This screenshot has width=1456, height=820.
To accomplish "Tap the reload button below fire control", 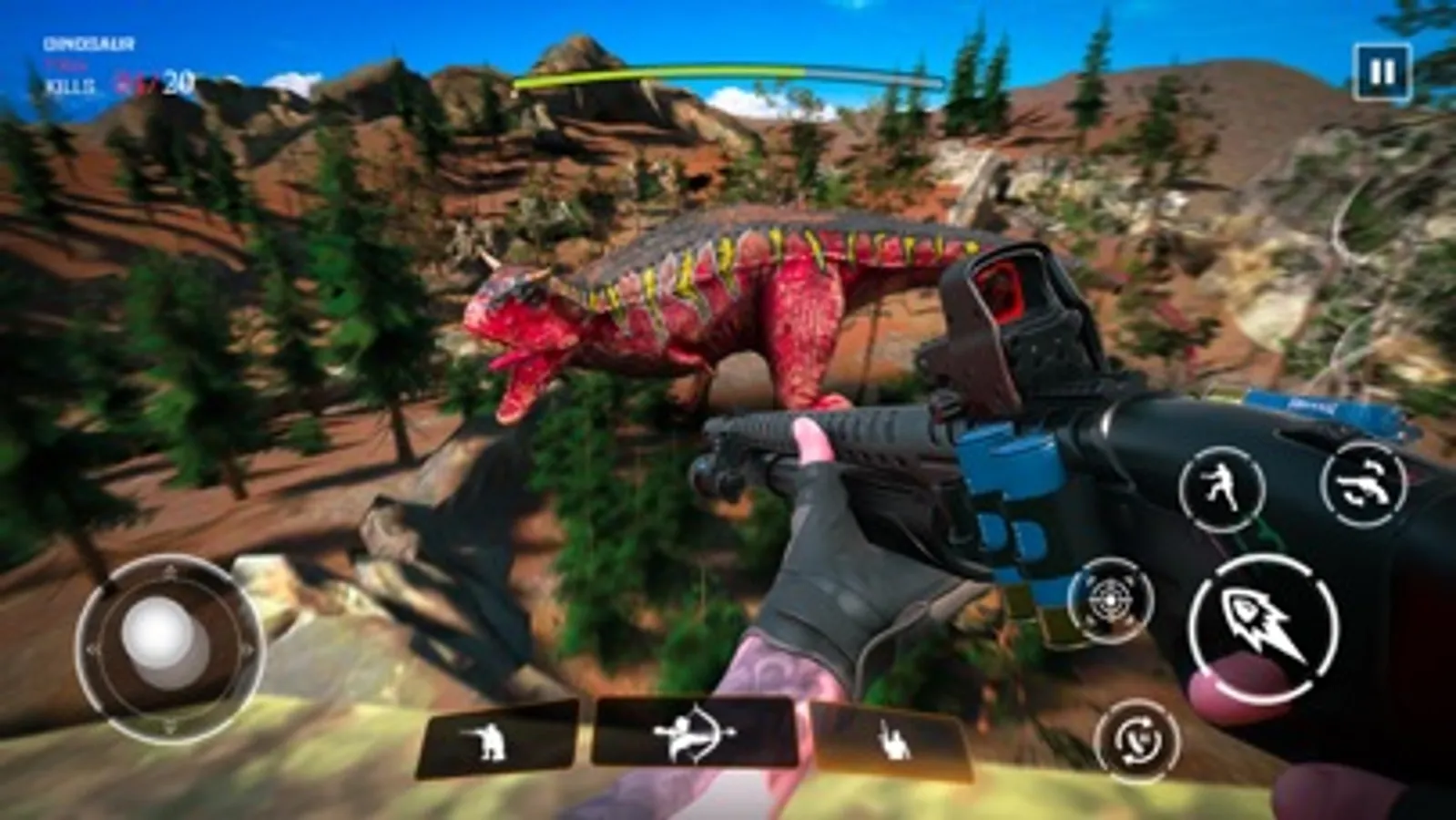I will [x=1136, y=740].
